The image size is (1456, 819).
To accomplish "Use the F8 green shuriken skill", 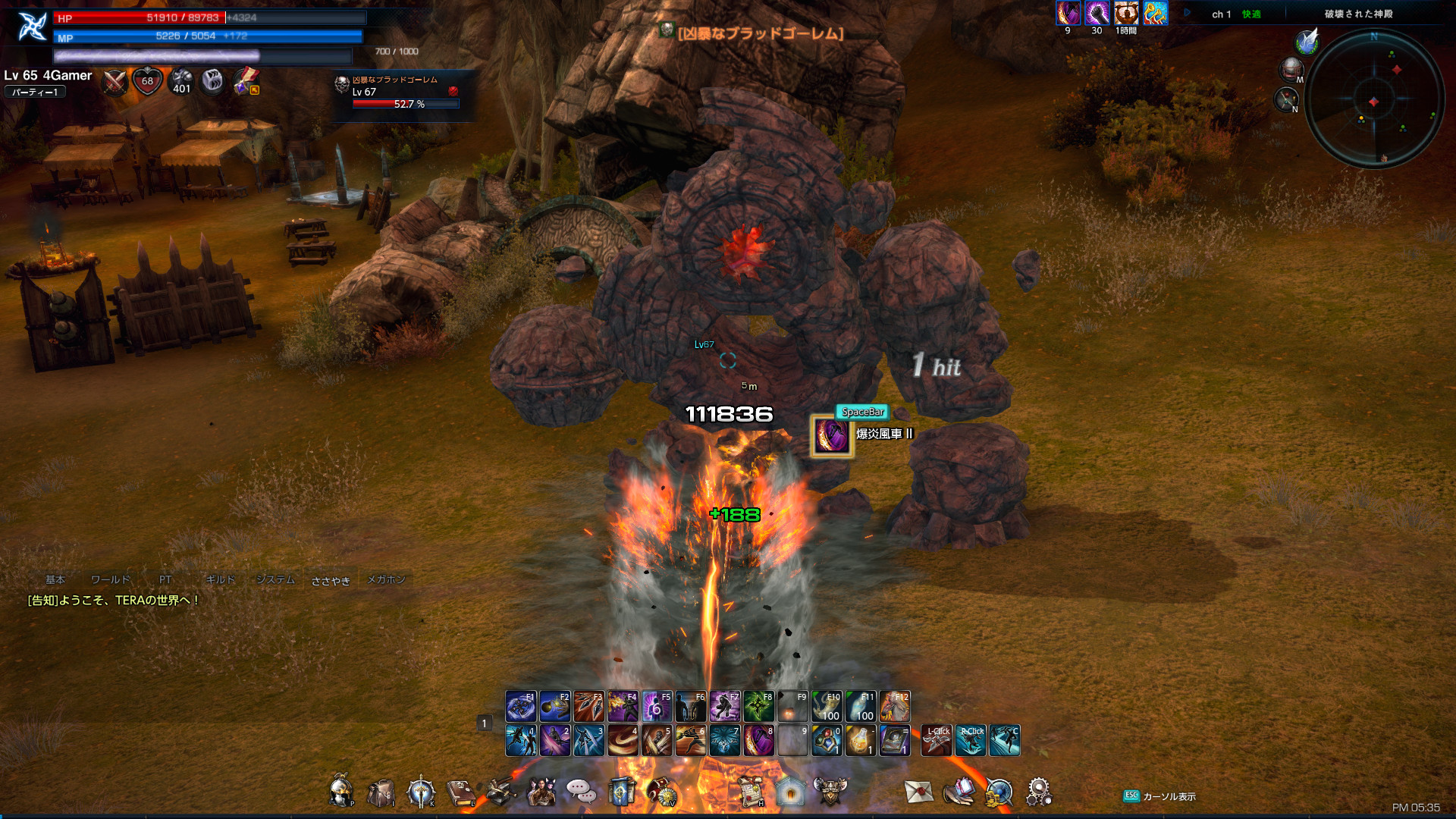I will tap(758, 707).
